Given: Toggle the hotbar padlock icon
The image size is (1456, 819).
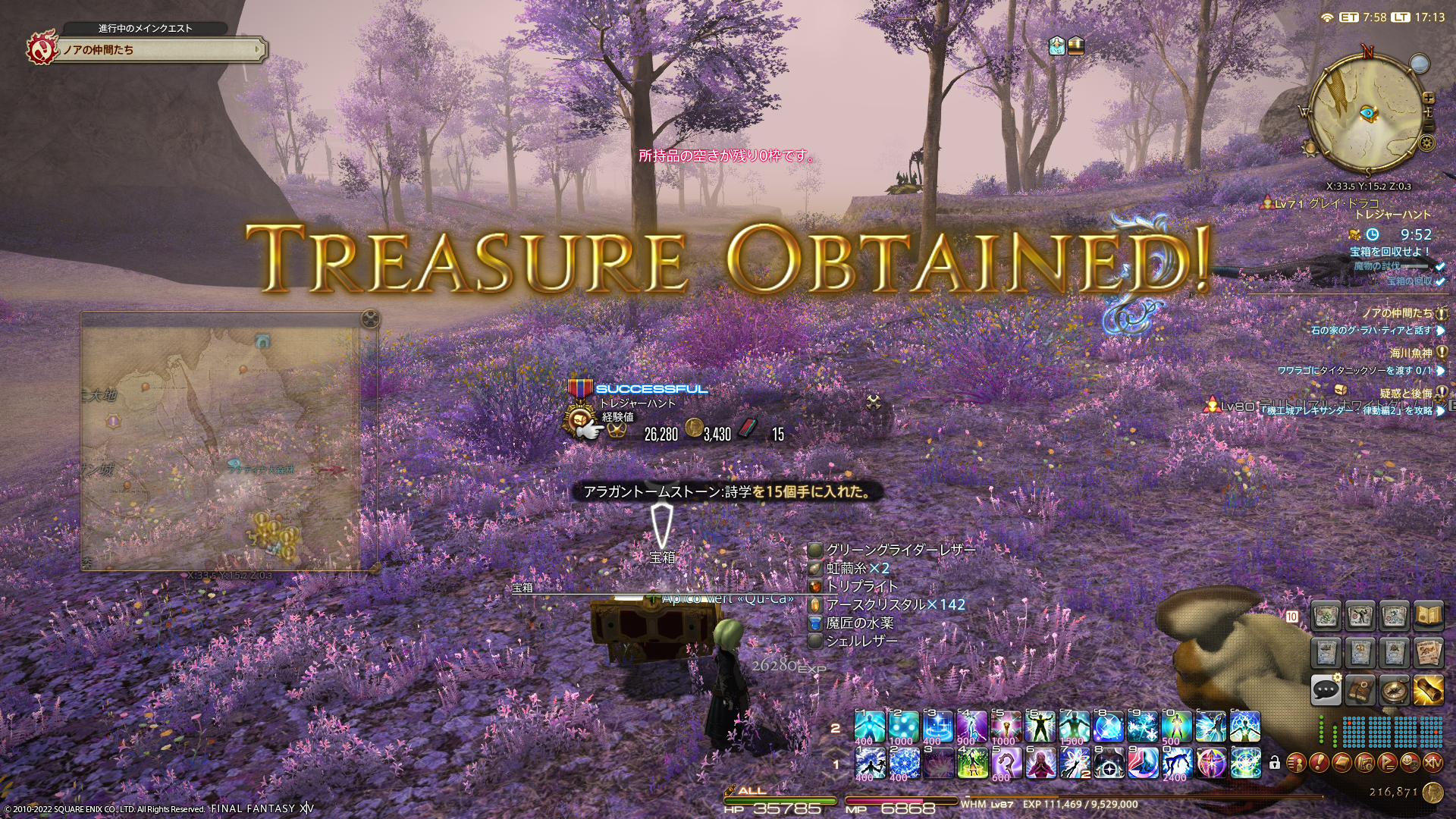Looking at the screenshot, I should (x=1275, y=762).
